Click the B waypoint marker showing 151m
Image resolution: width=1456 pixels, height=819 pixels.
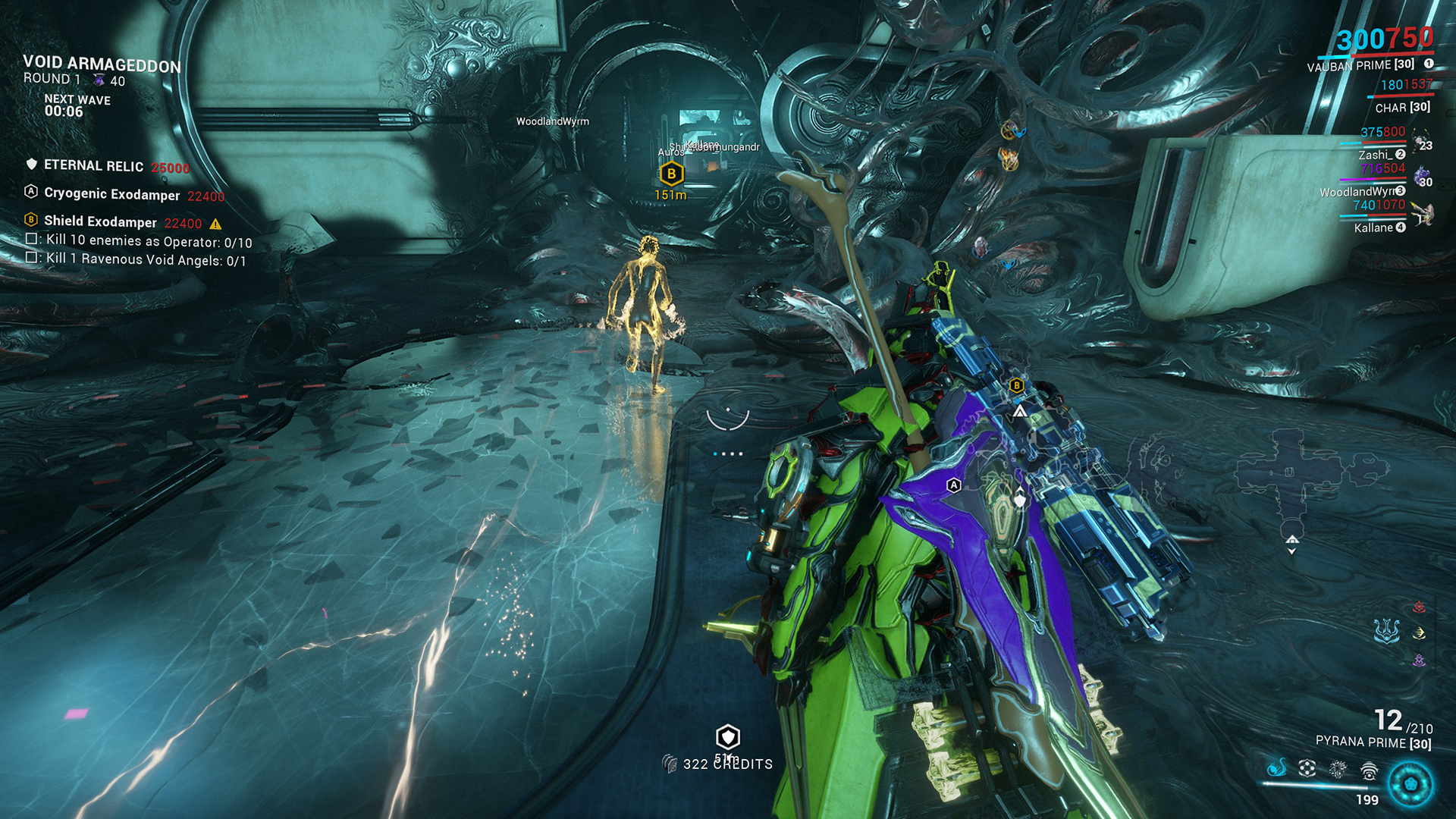click(x=671, y=174)
